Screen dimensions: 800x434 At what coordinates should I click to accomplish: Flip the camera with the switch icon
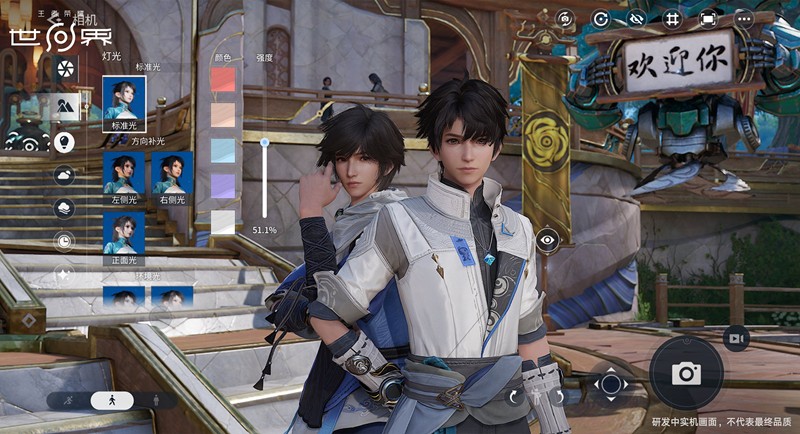tap(565, 18)
